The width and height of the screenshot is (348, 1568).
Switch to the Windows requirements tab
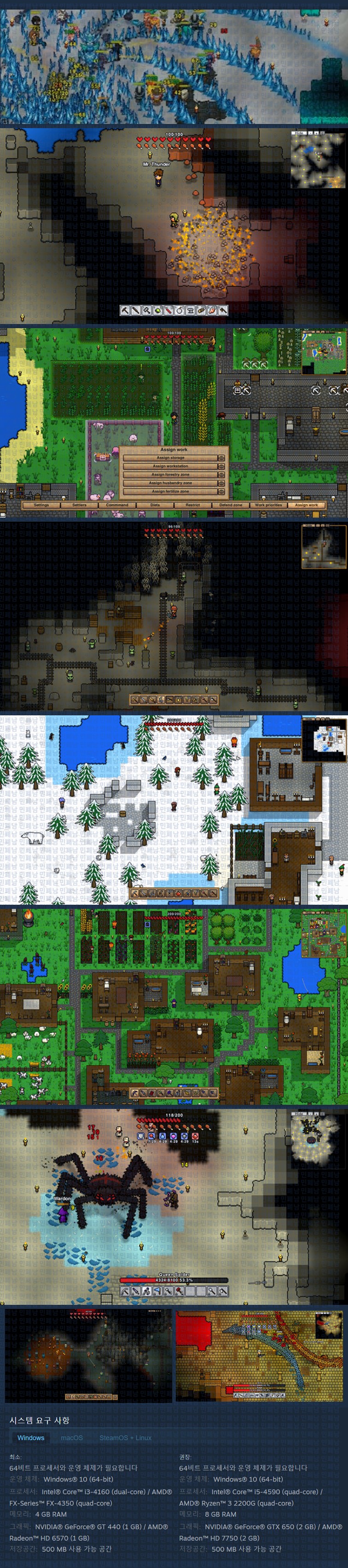click(x=30, y=1438)
